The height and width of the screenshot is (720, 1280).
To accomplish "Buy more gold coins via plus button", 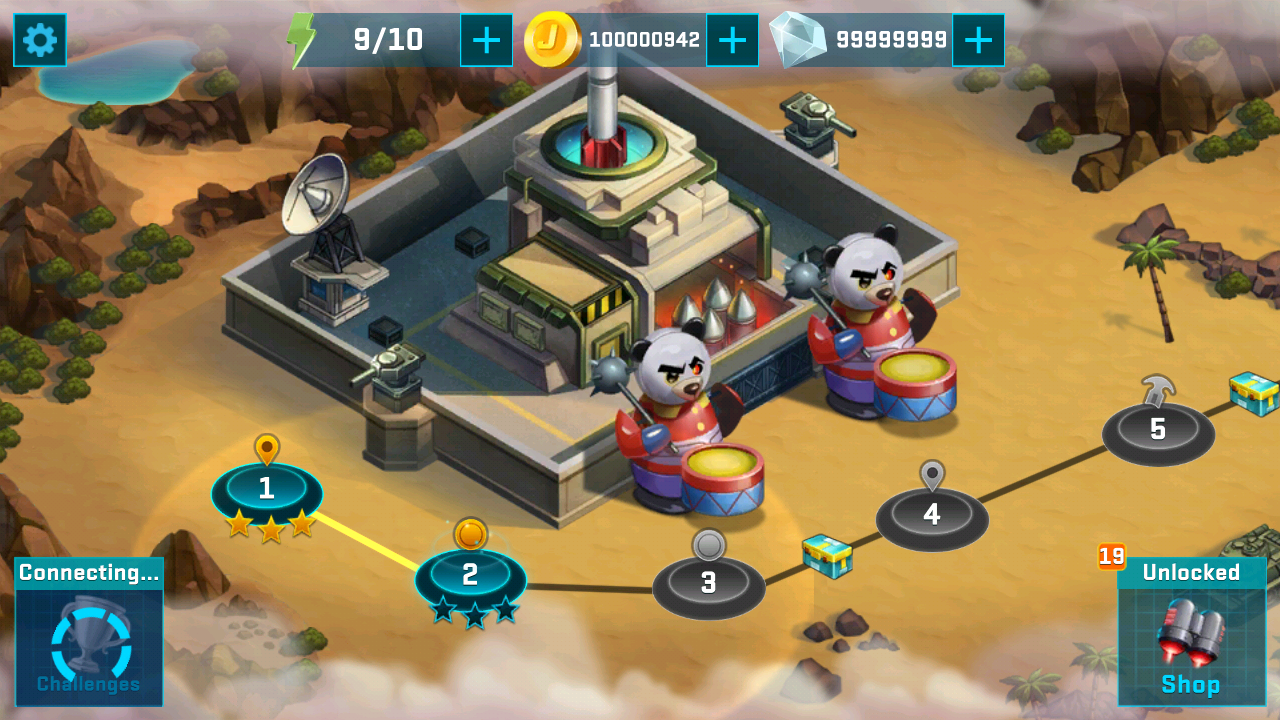I will point(732,40).
